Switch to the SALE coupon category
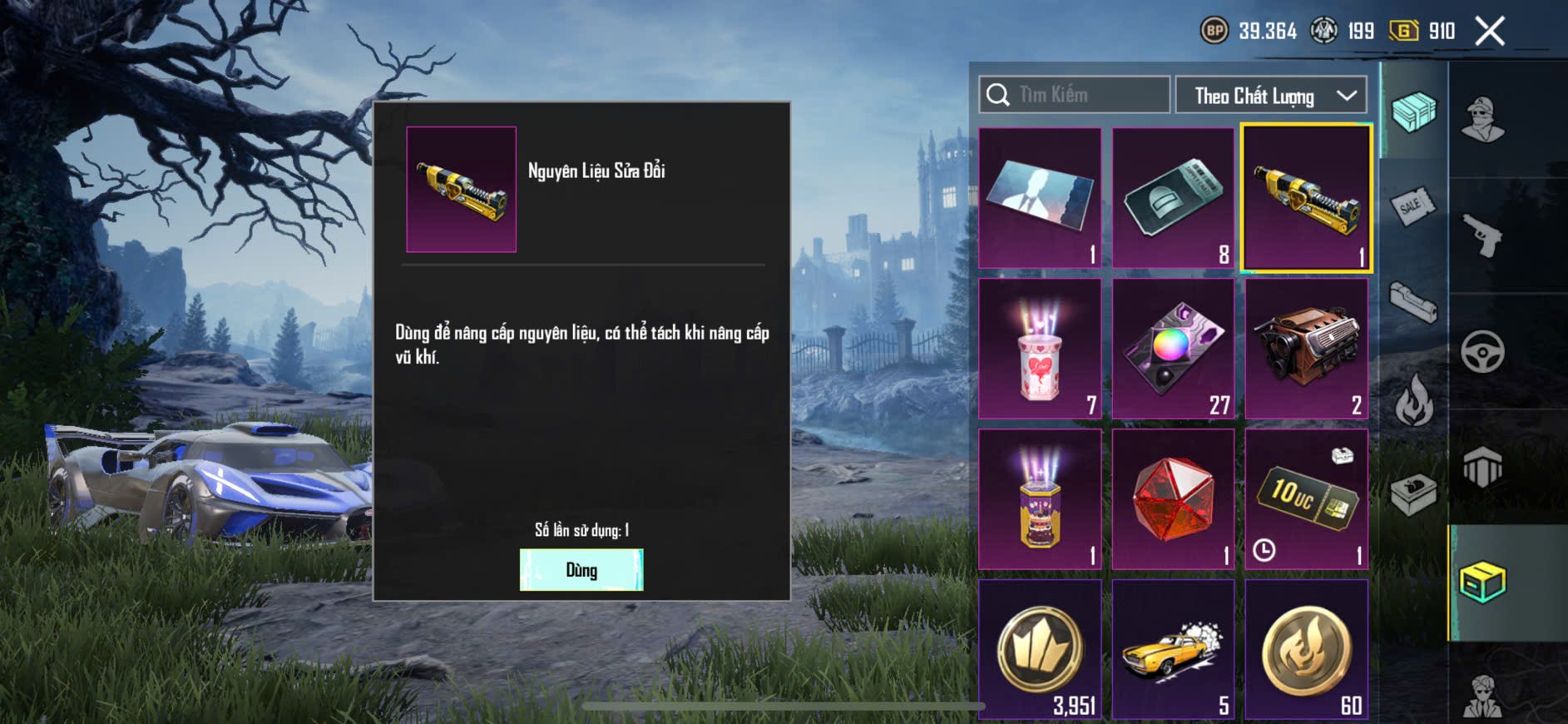 pos(1412,206)
